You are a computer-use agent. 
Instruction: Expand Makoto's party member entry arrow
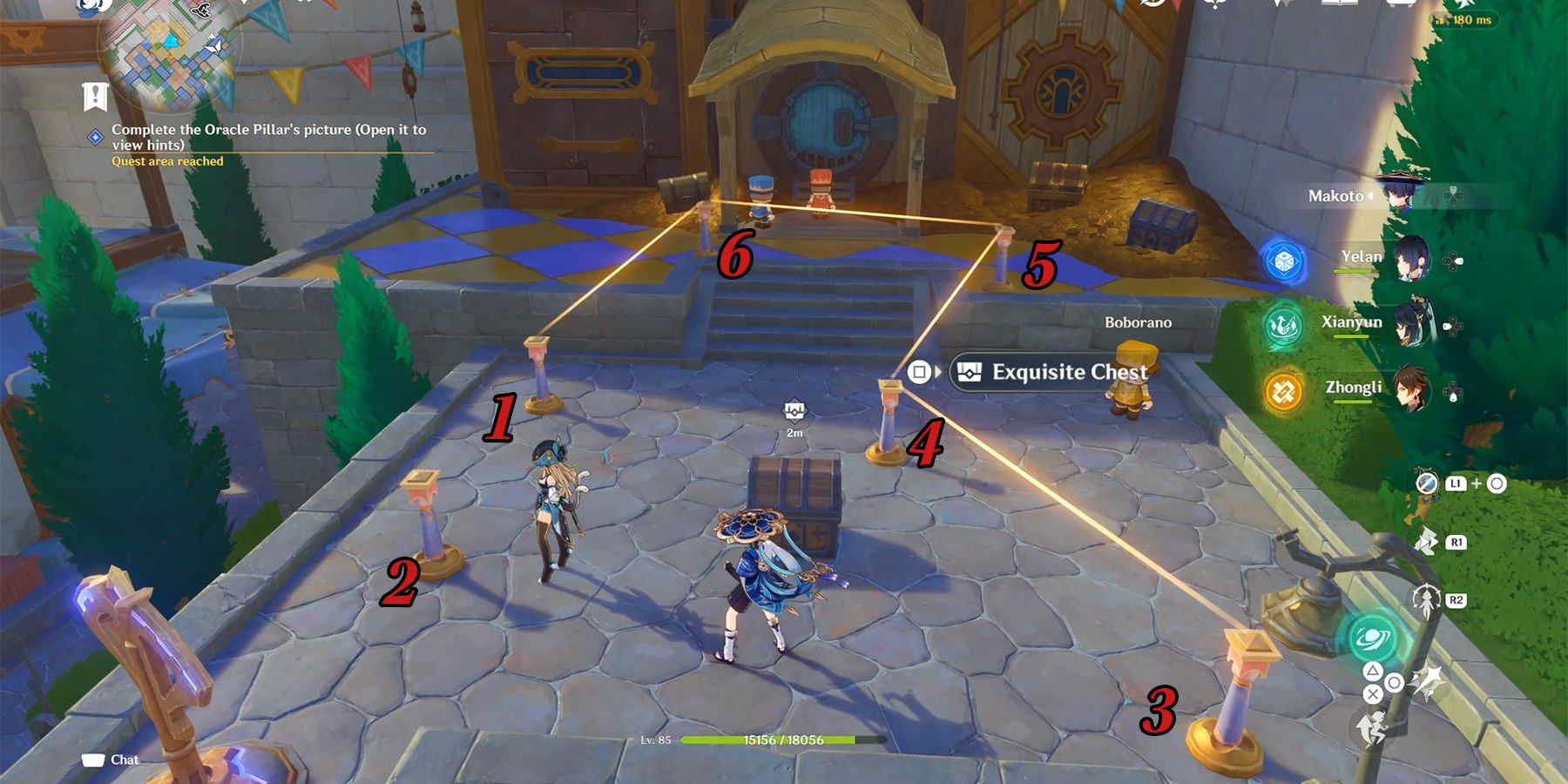(1370, 195)
